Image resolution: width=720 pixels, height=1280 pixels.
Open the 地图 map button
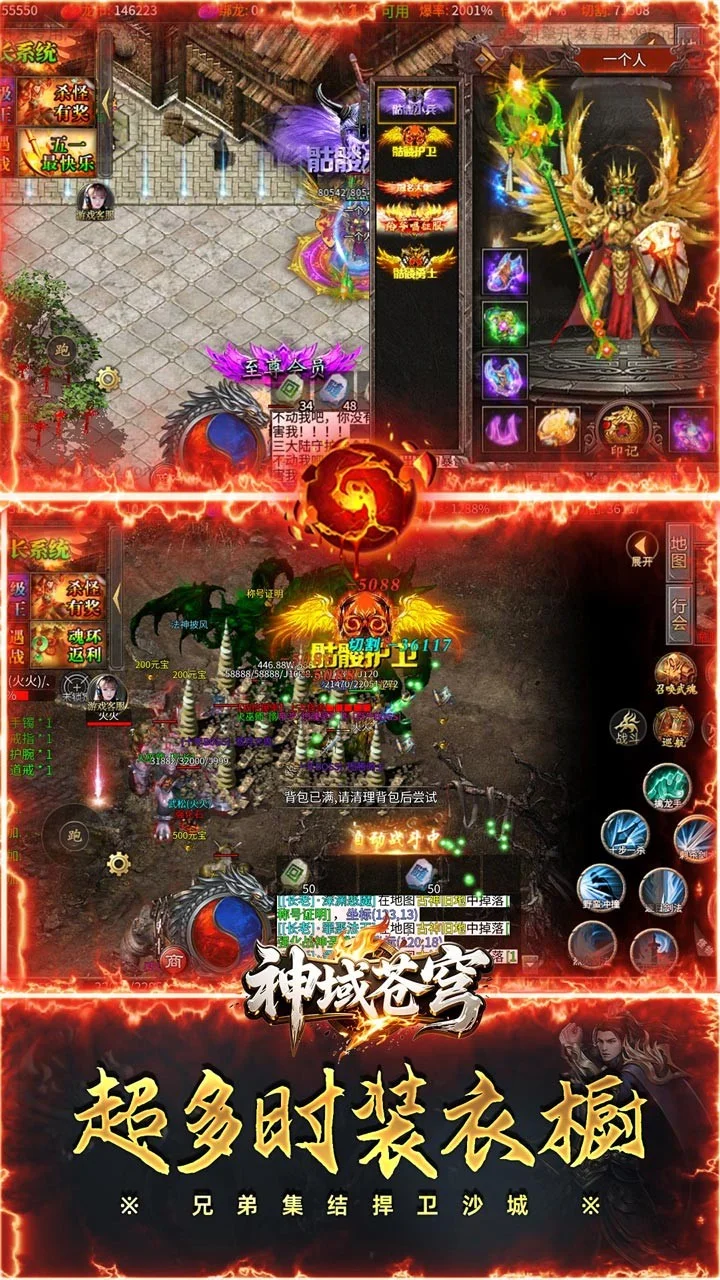point(680,552)
